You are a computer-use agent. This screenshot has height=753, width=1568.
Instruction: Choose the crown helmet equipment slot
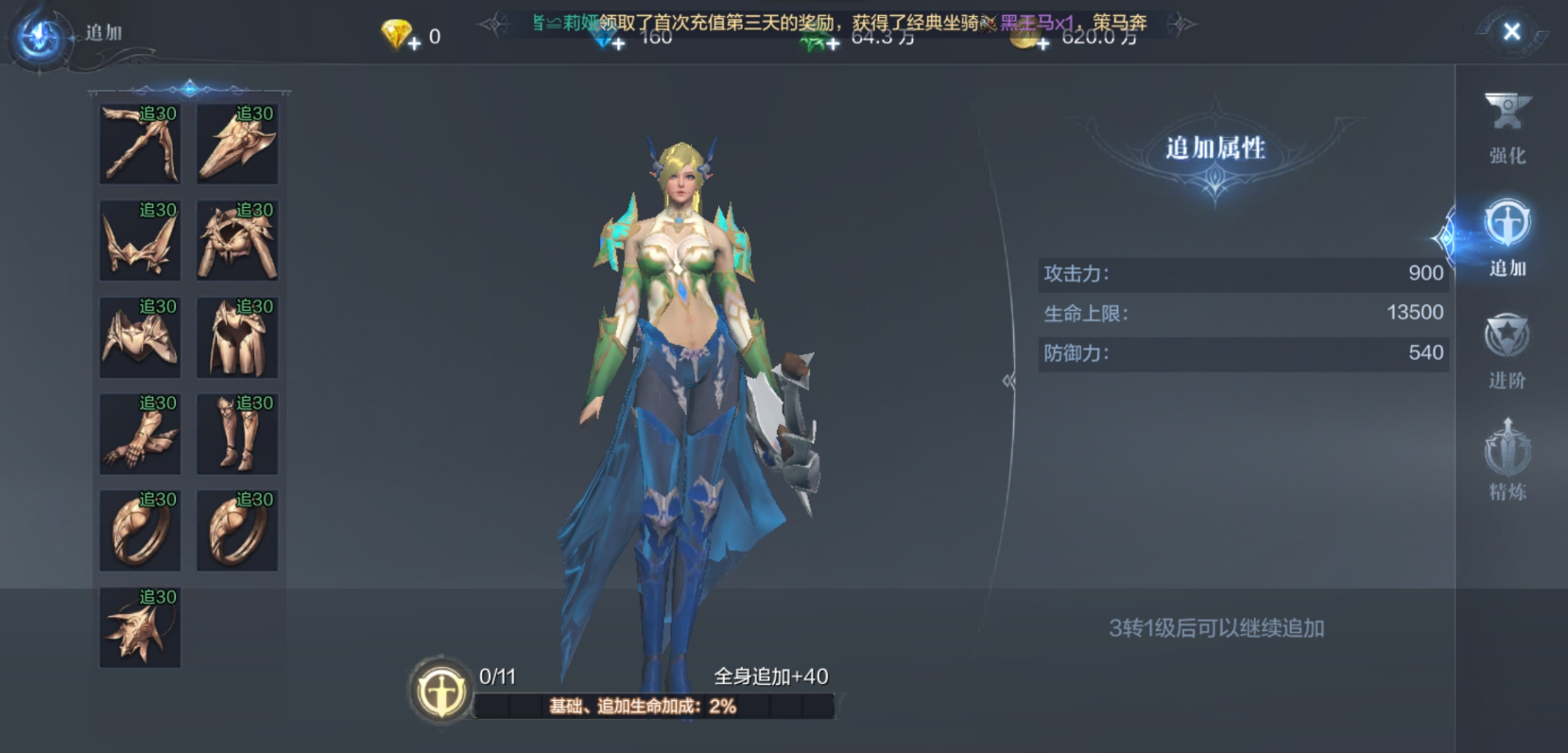[140, 240]
